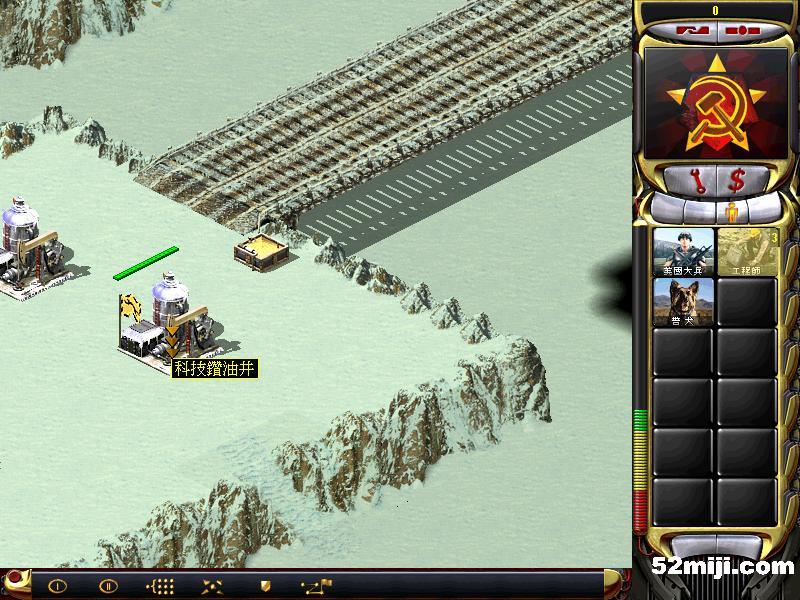
Task: Choose the team one button on command bar
Action: point(57,586)
